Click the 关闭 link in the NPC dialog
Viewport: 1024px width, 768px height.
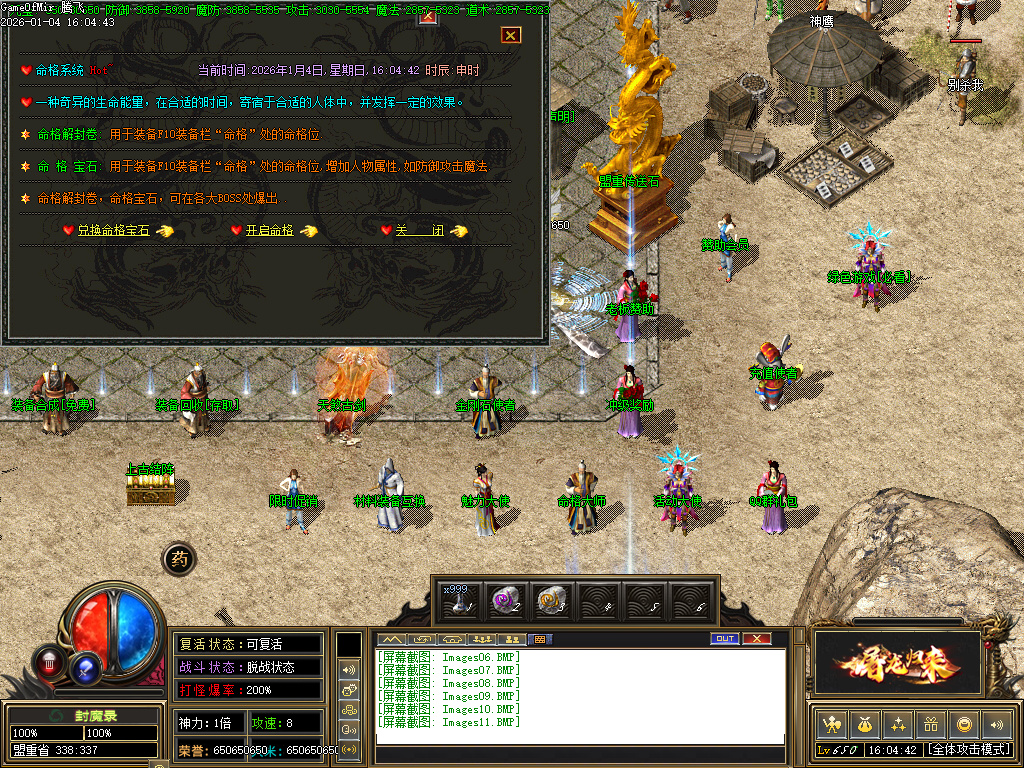tap(420, 231)
